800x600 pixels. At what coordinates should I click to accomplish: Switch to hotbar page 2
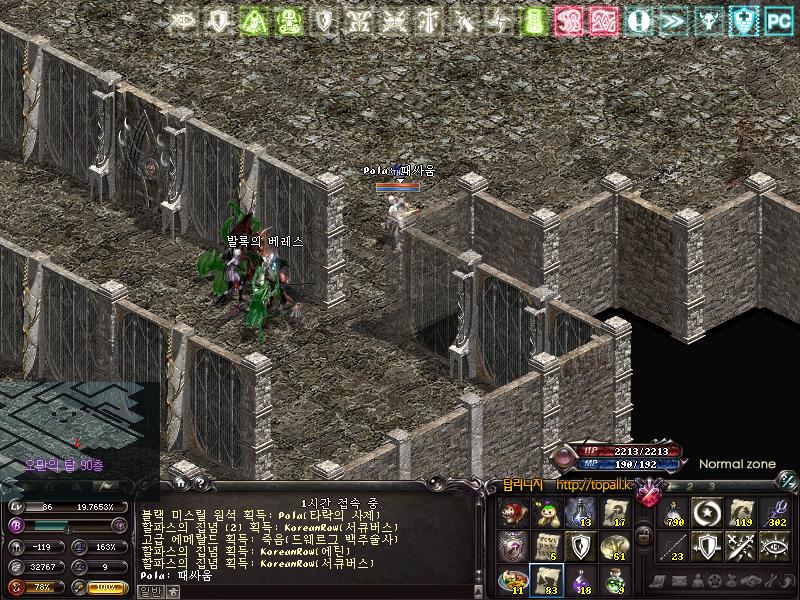687,486
